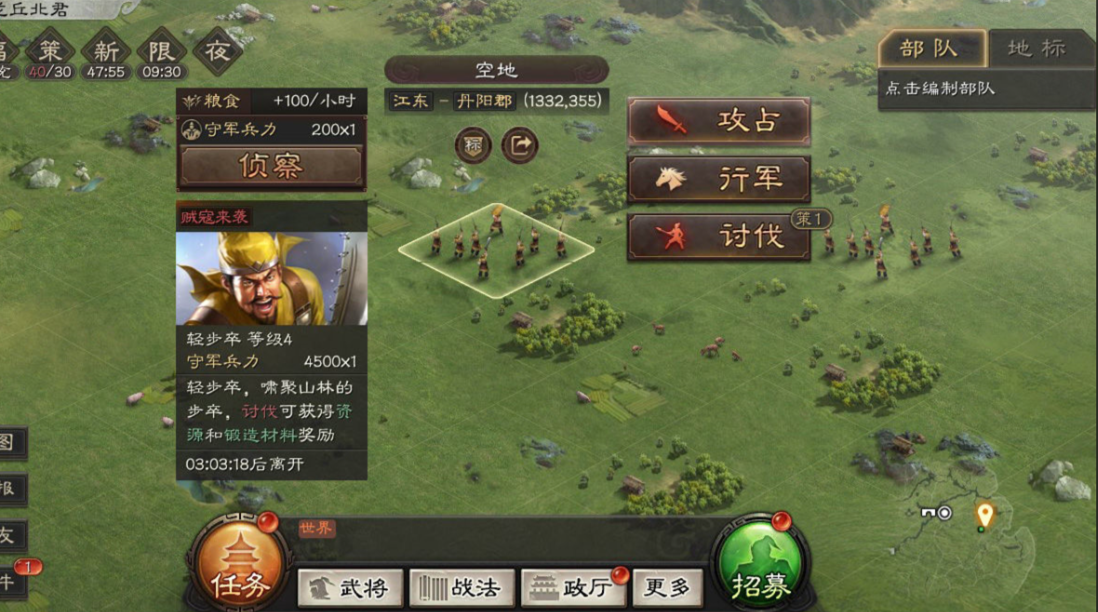This screenshot has width=1098, height=612.
Task: Open the 策 strategy diamond icon
Action: point(50,52)
